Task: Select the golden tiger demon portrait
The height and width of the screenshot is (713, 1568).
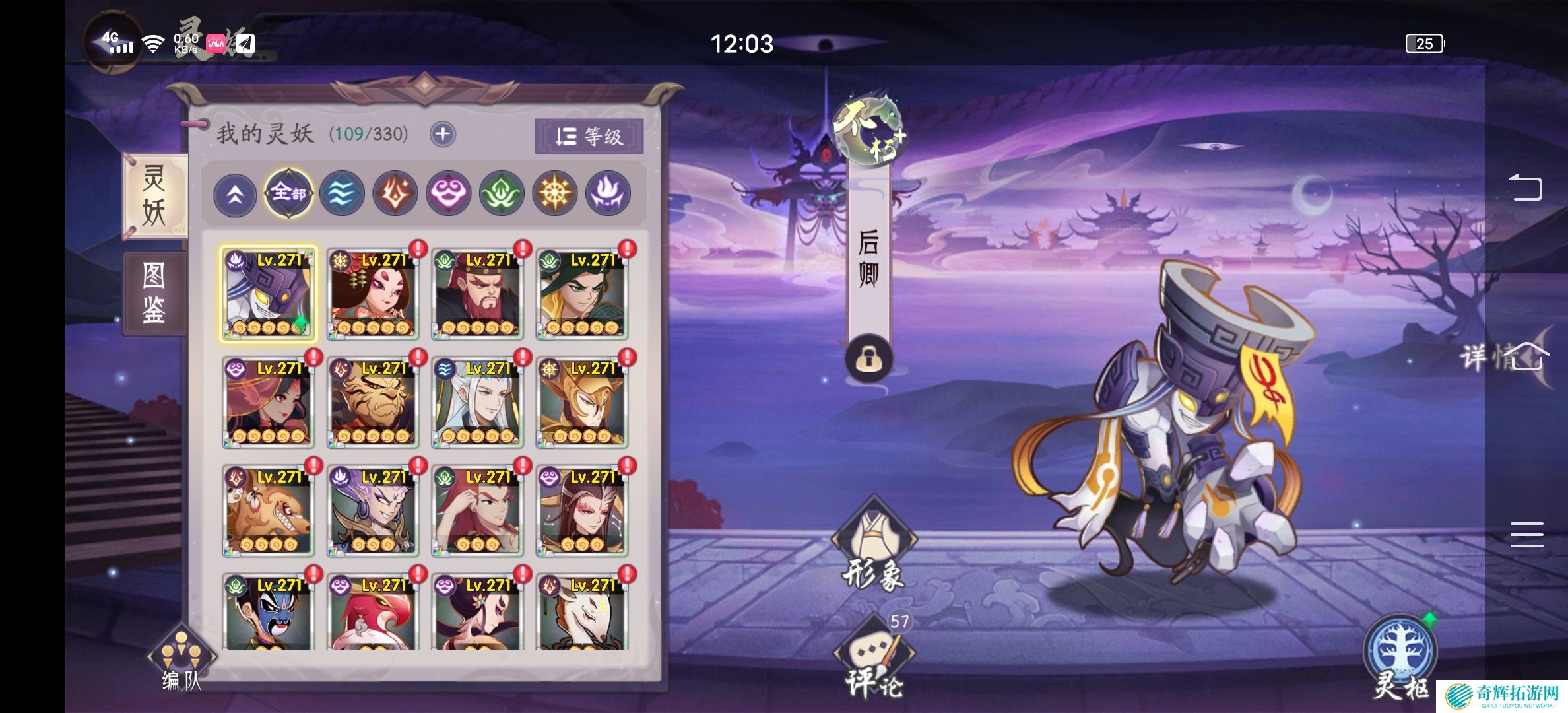Action: (373, 402)
